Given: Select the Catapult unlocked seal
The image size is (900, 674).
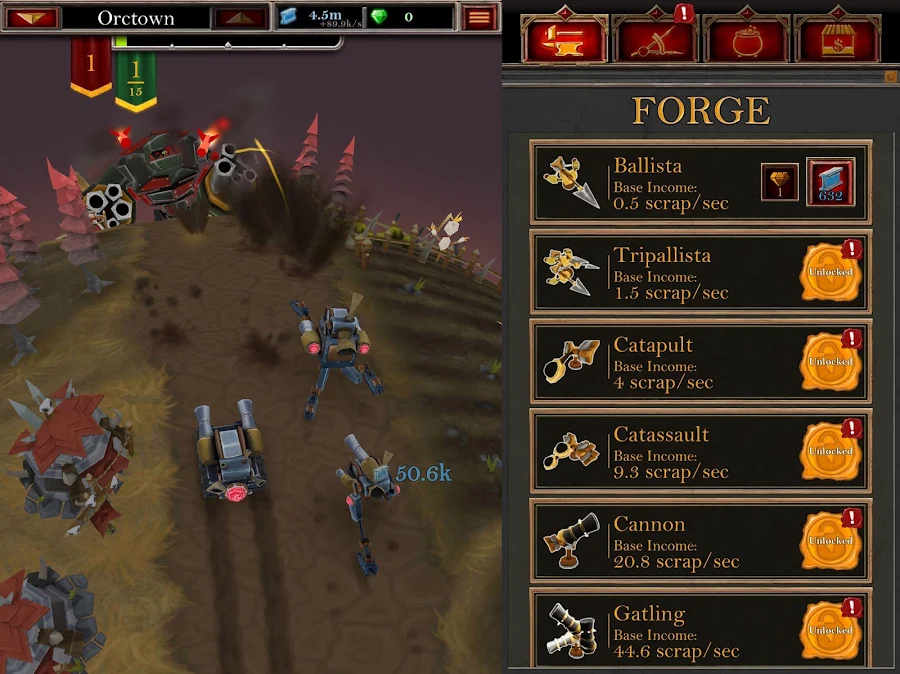Looking at the screenshot, I should tap(831, 362).
